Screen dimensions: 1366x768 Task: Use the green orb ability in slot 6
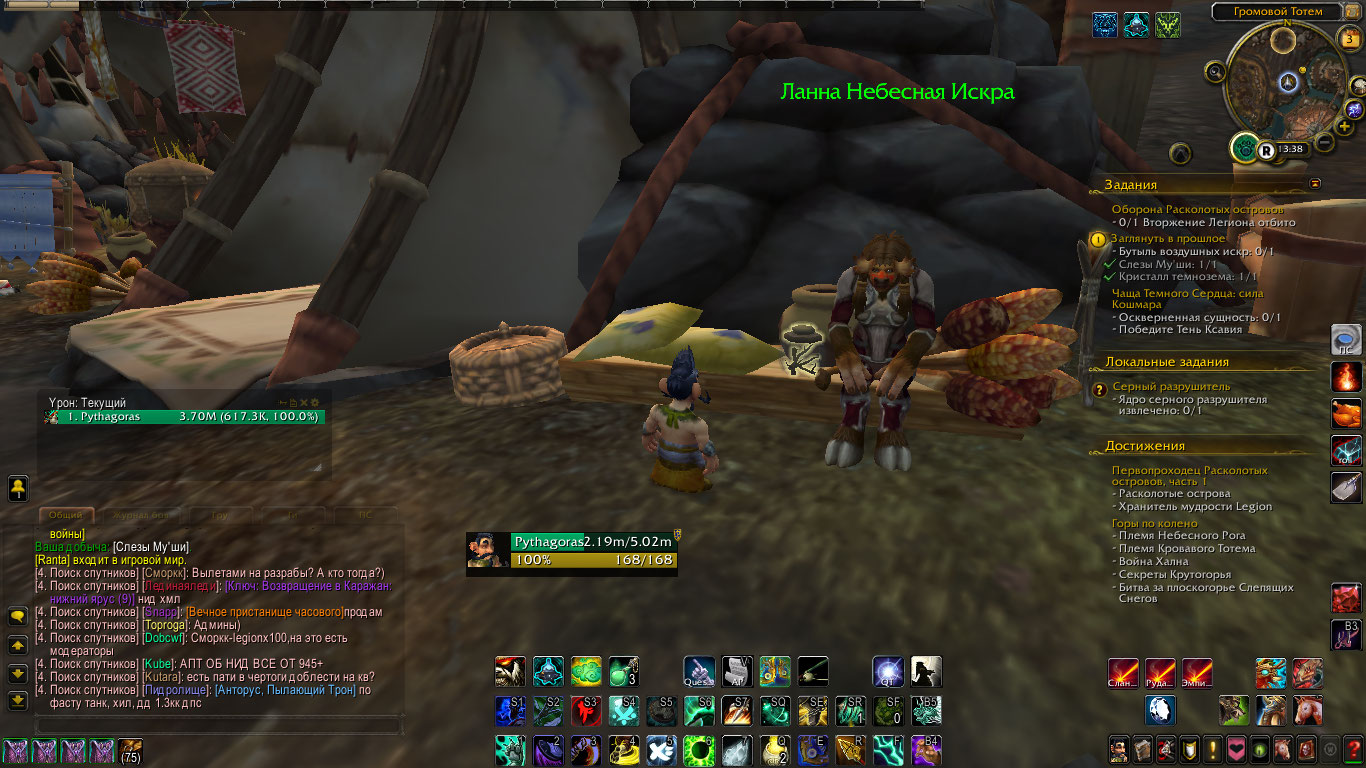pyautogui.click(x=697, y=749)
